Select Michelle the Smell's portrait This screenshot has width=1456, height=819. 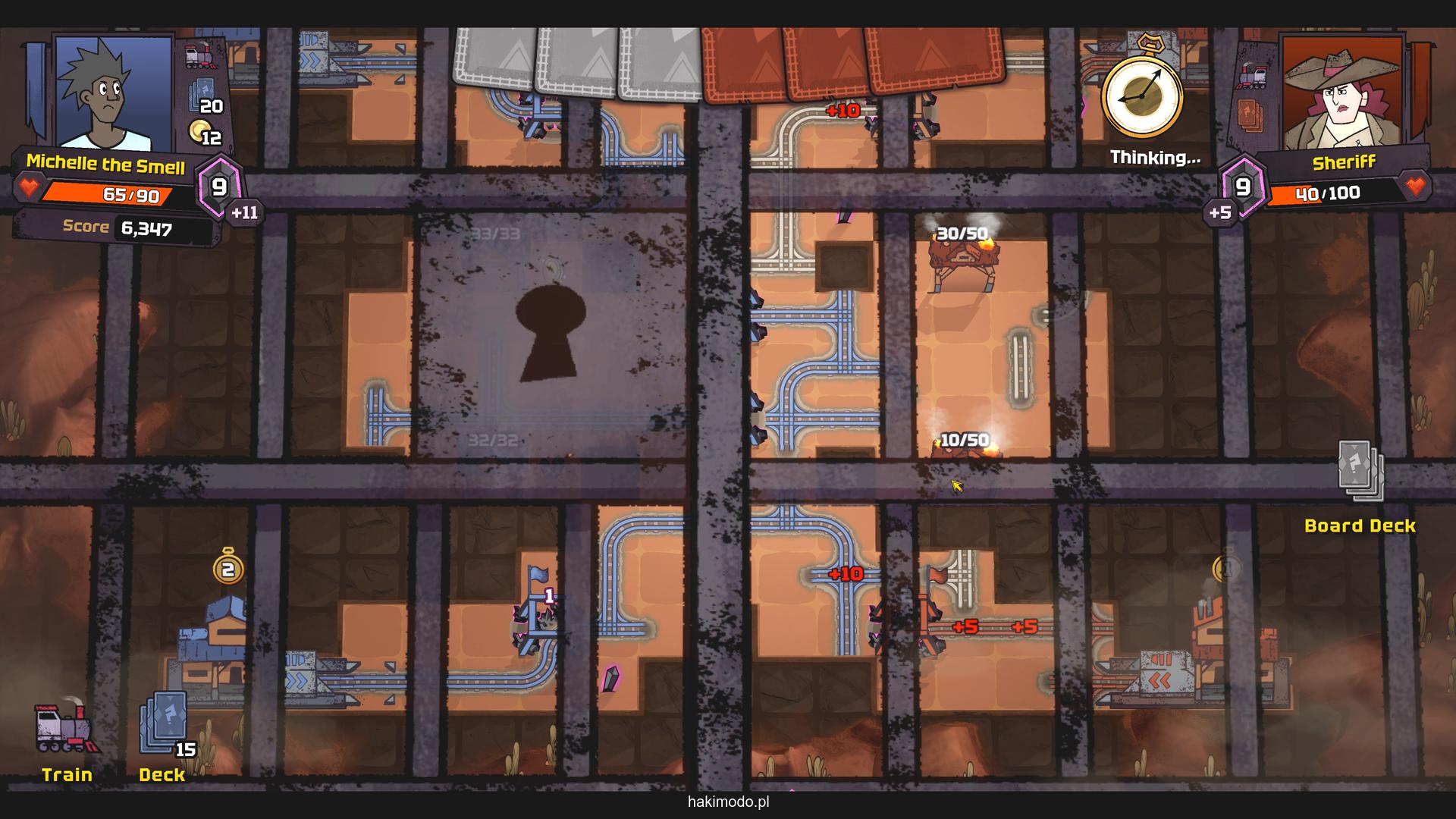point(114,93)
